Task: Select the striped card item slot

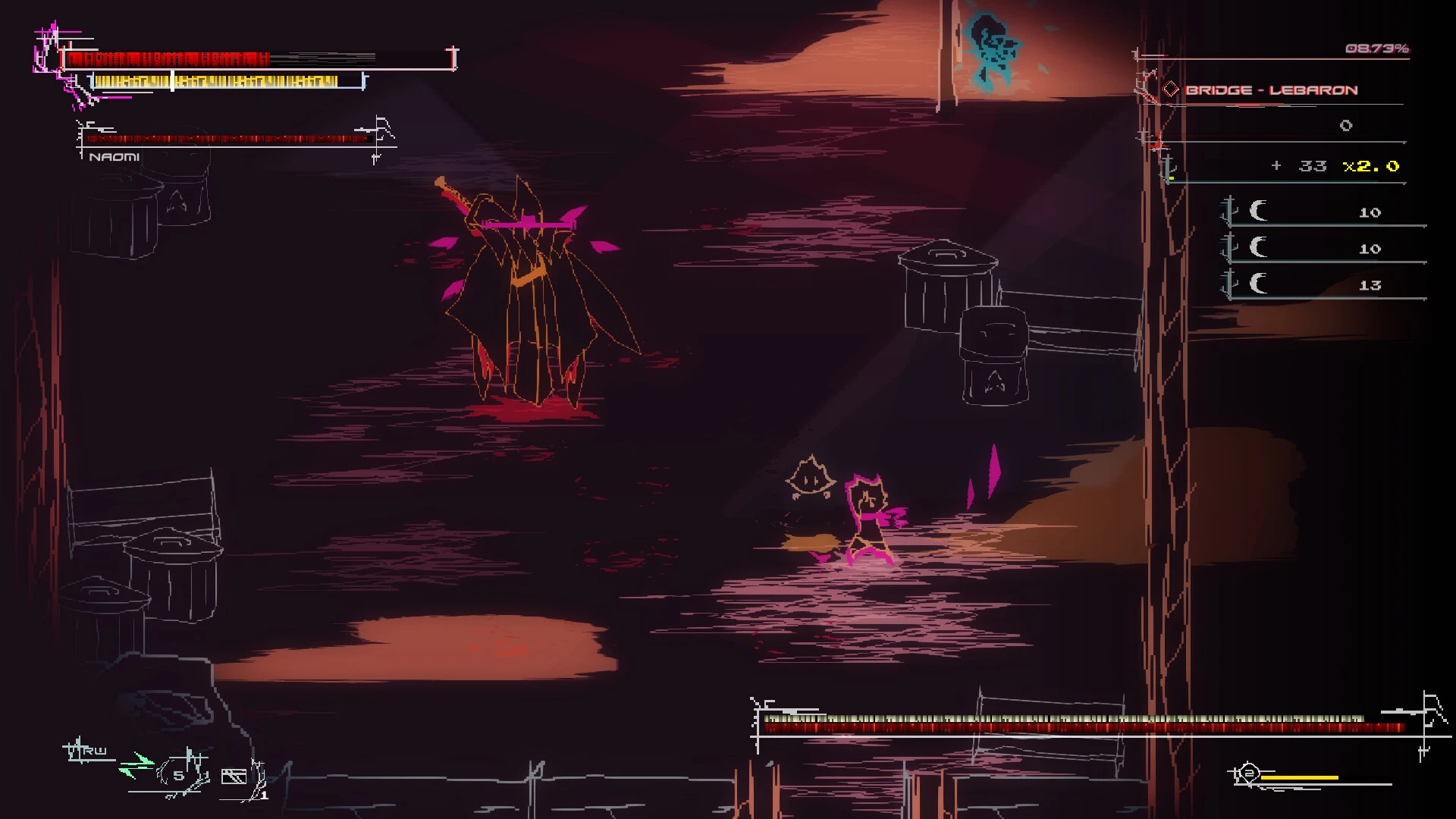Action: tap(234, 776)
